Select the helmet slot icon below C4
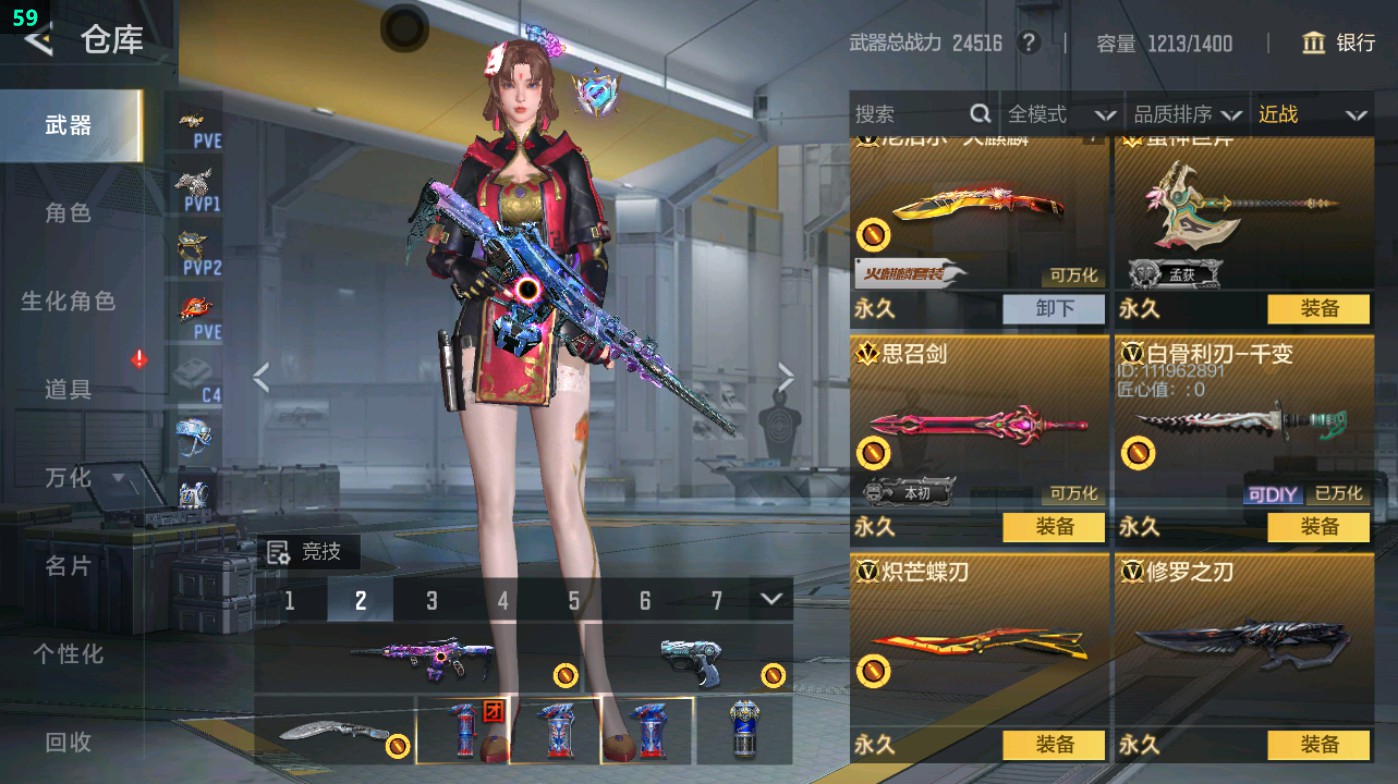The image size is (1398, 784). point(196,432)
